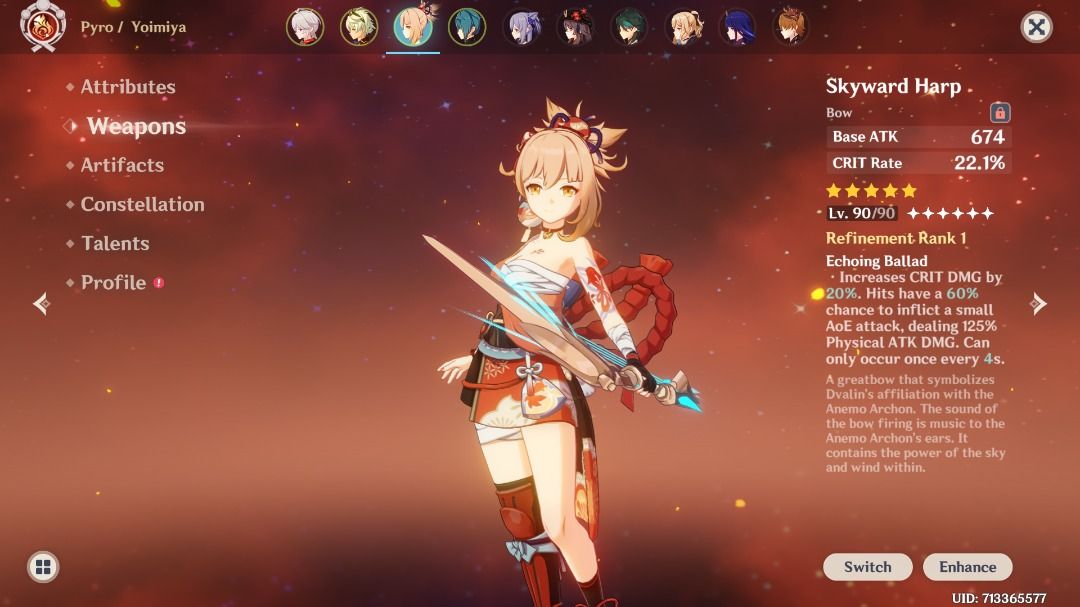Switch to the character wearing a flower hat
This screenshot has width=1080, height=607.
[575, 27]
